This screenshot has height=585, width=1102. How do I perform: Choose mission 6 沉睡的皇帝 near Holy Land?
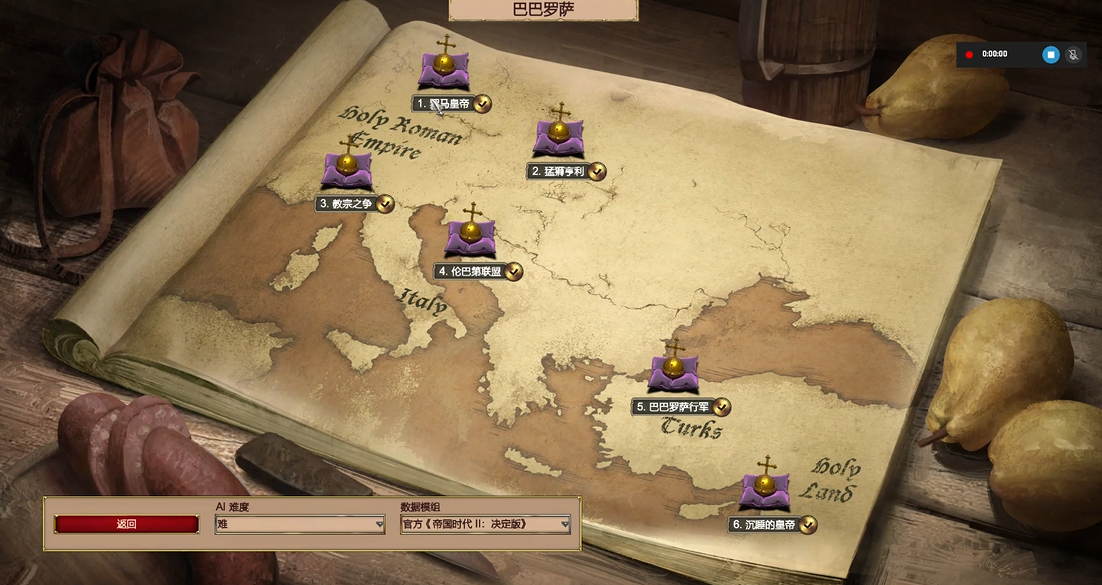coord(765,489)
